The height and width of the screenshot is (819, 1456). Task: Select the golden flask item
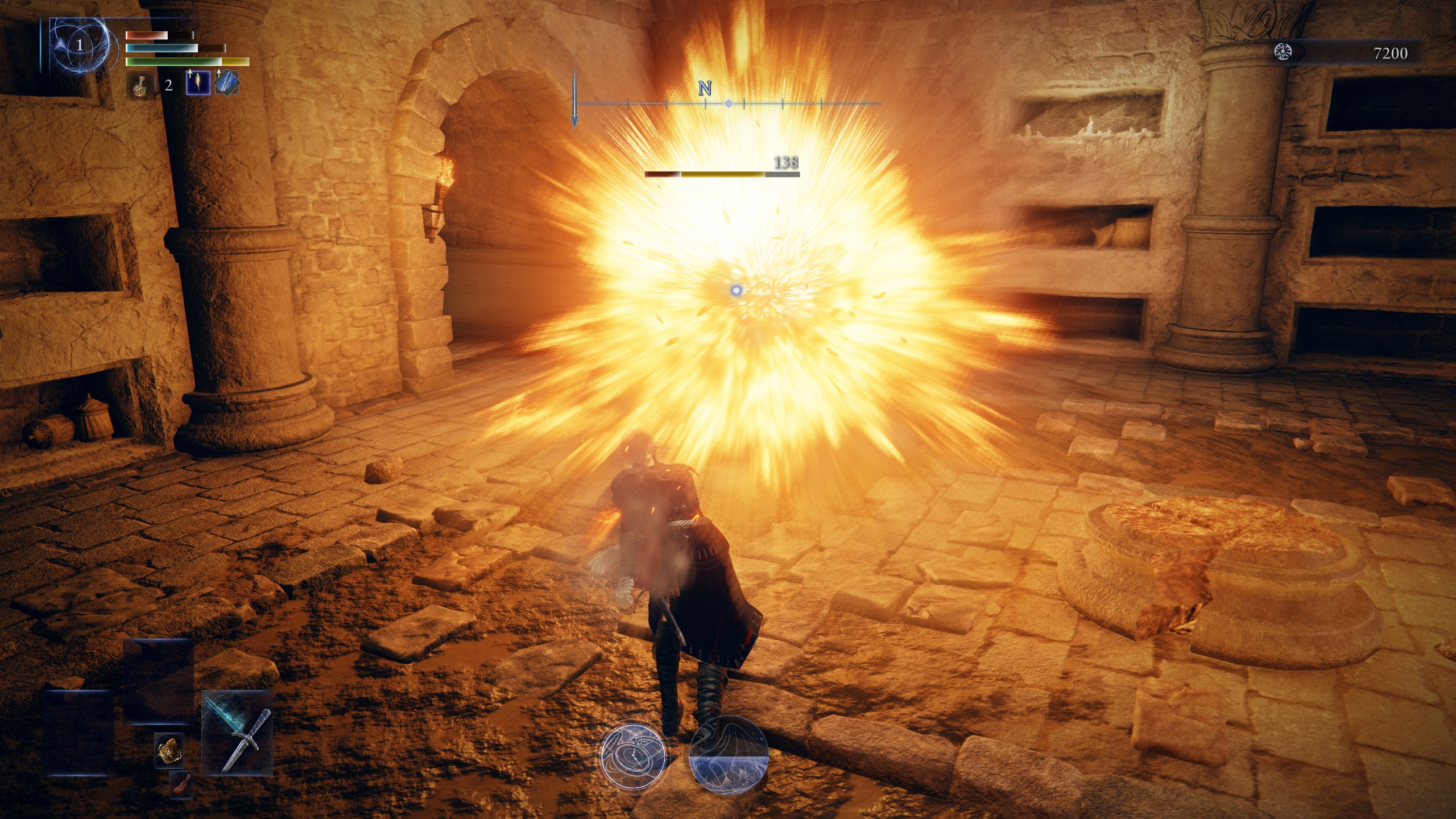(x=139, y=86)
